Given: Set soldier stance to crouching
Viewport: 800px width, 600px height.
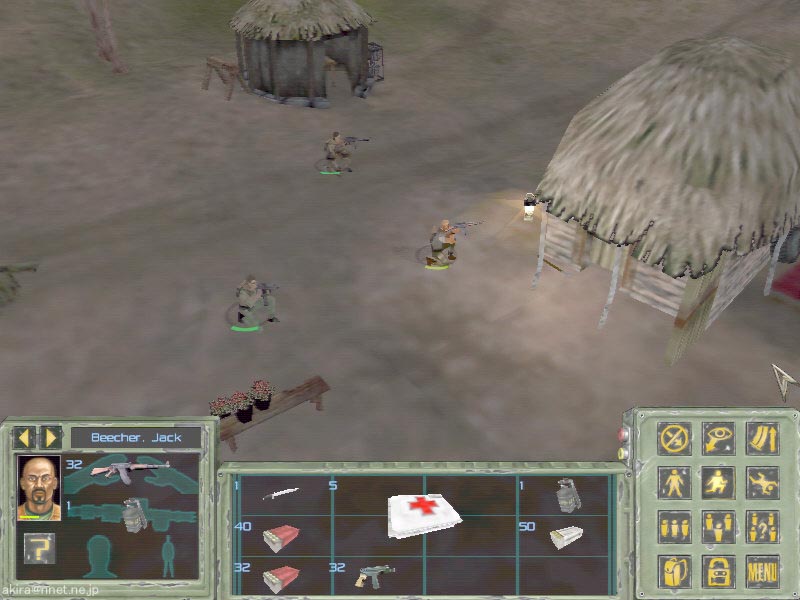Looking at the screenshot, I should (x=718, y=482).
